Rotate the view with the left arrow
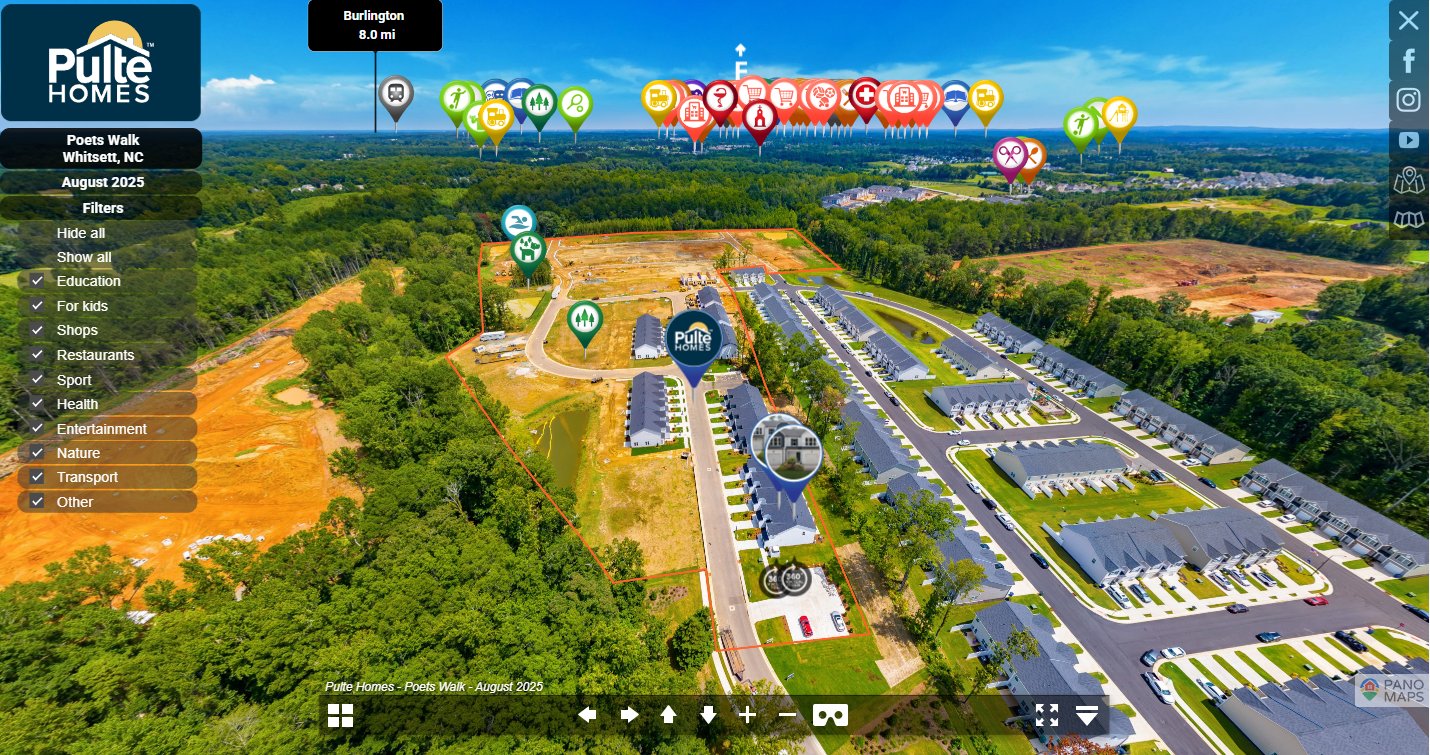The height and width of the screenshot is (755, 1430). (588, 715)
